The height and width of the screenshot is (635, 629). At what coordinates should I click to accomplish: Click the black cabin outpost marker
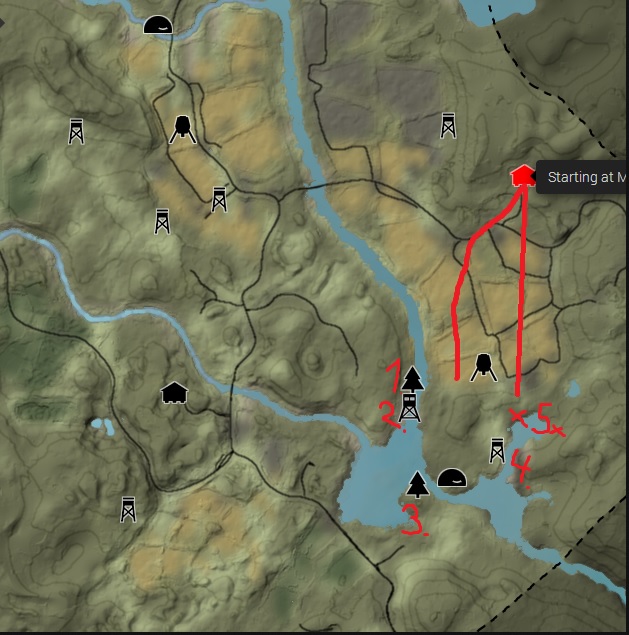pos(174,393)
